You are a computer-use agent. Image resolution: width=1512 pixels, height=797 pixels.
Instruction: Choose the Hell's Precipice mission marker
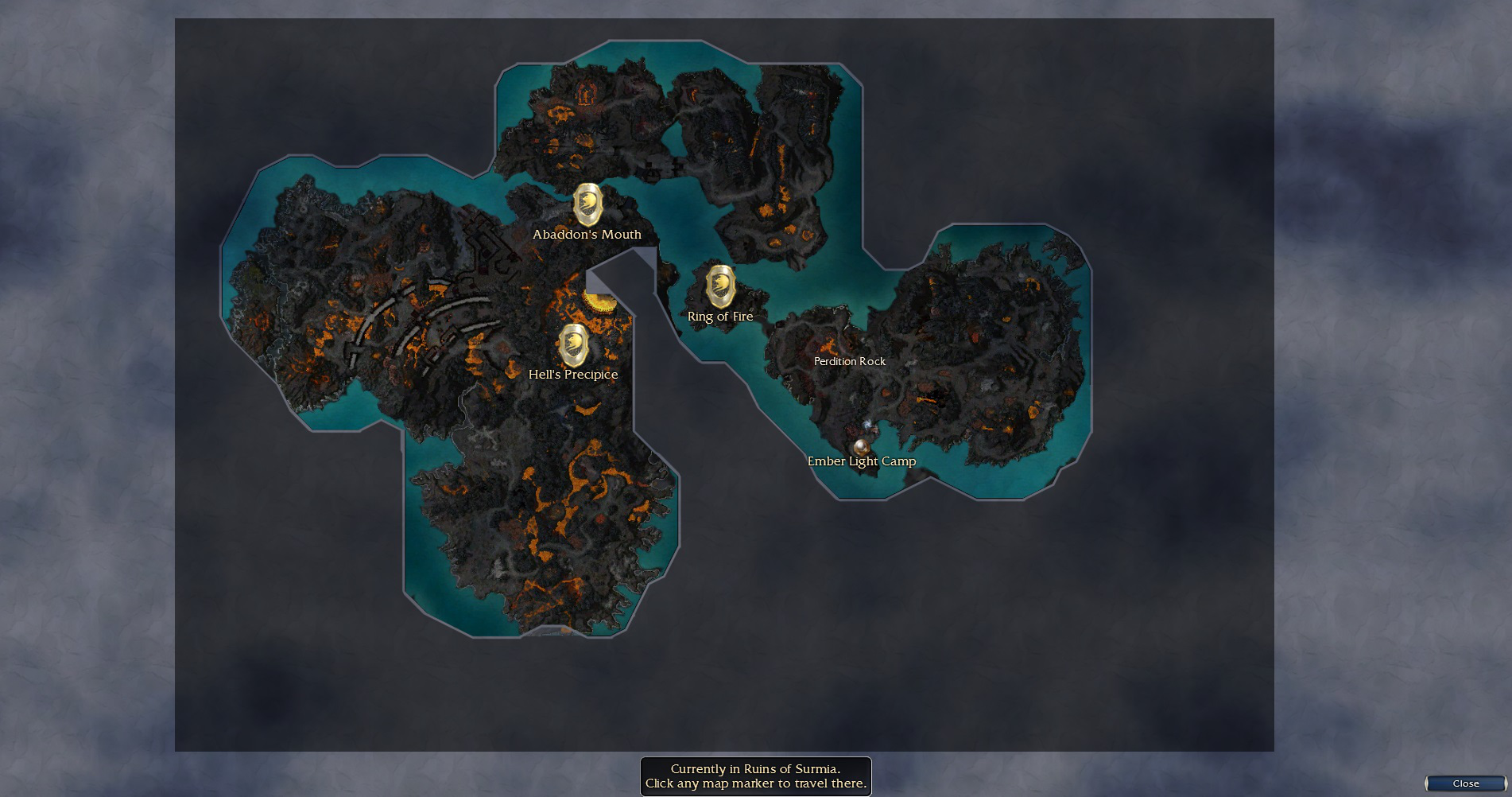click(x=573, y=346)
